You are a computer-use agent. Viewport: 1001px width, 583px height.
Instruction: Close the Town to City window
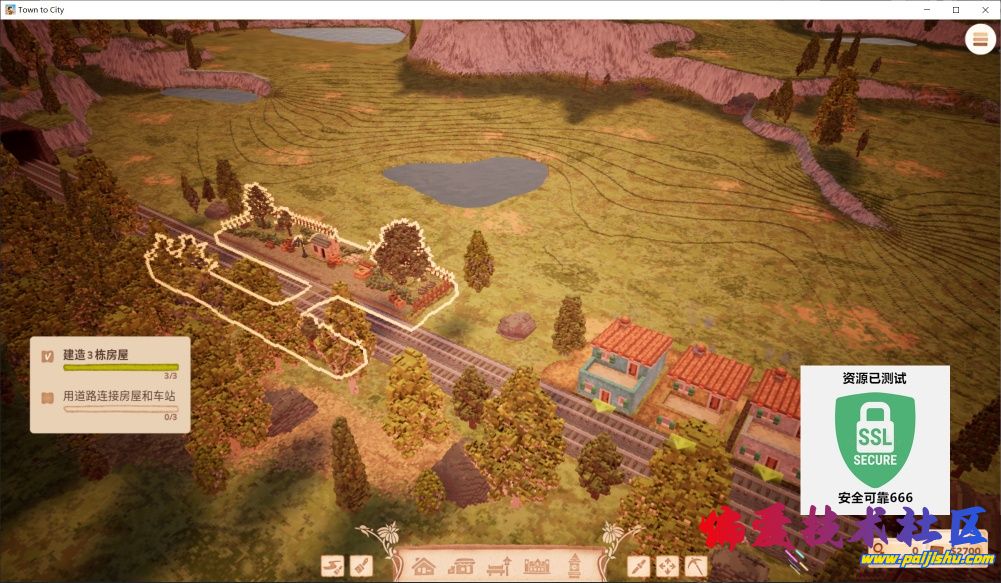(984, 9)
